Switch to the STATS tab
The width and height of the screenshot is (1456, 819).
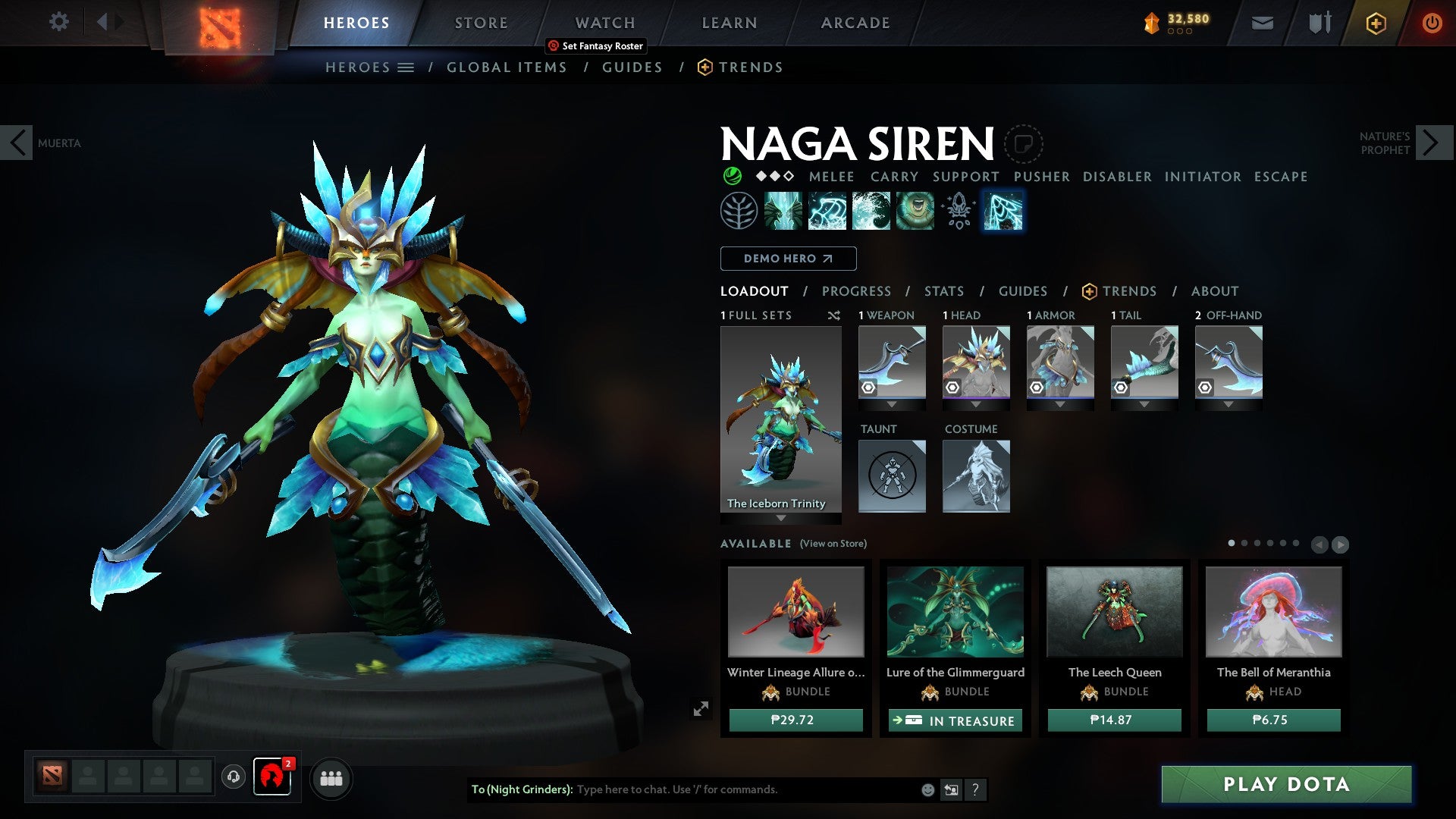[943, 291]
